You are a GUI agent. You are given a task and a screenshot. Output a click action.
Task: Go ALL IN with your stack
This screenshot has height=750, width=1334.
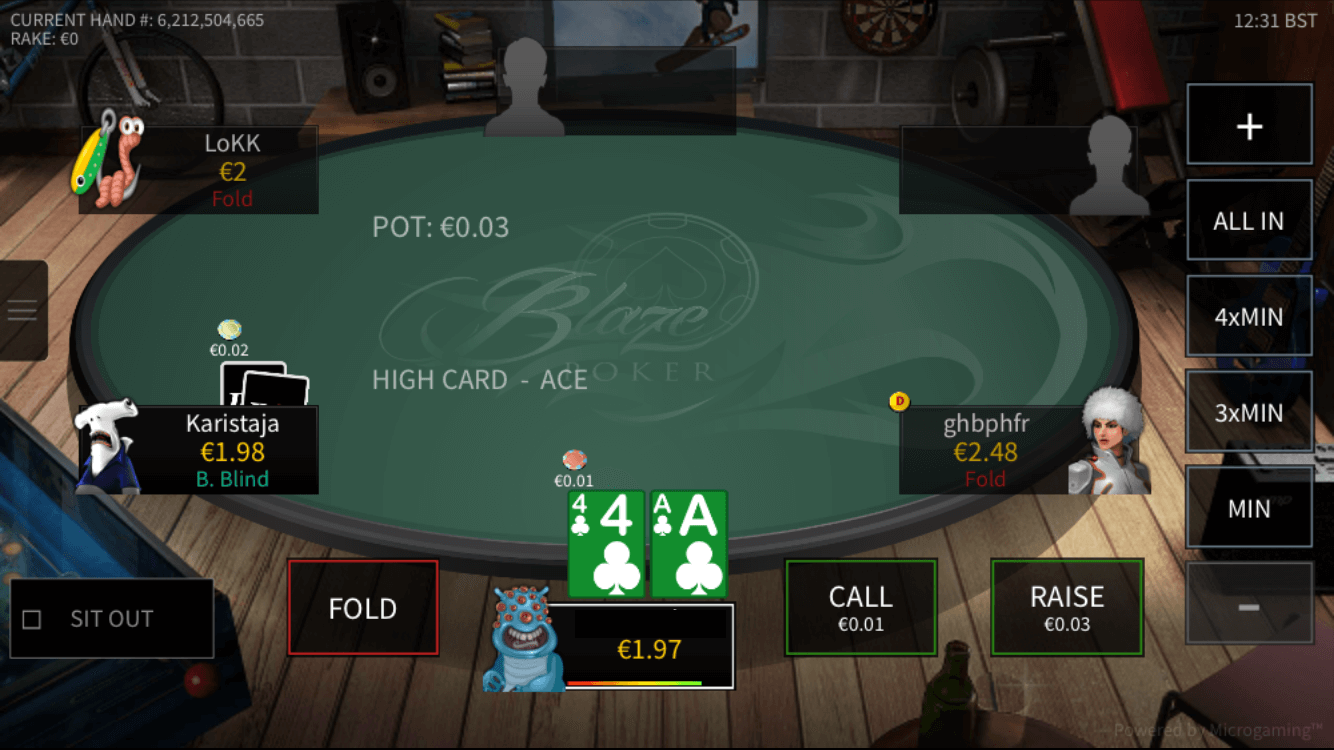tap(1248, 221)
